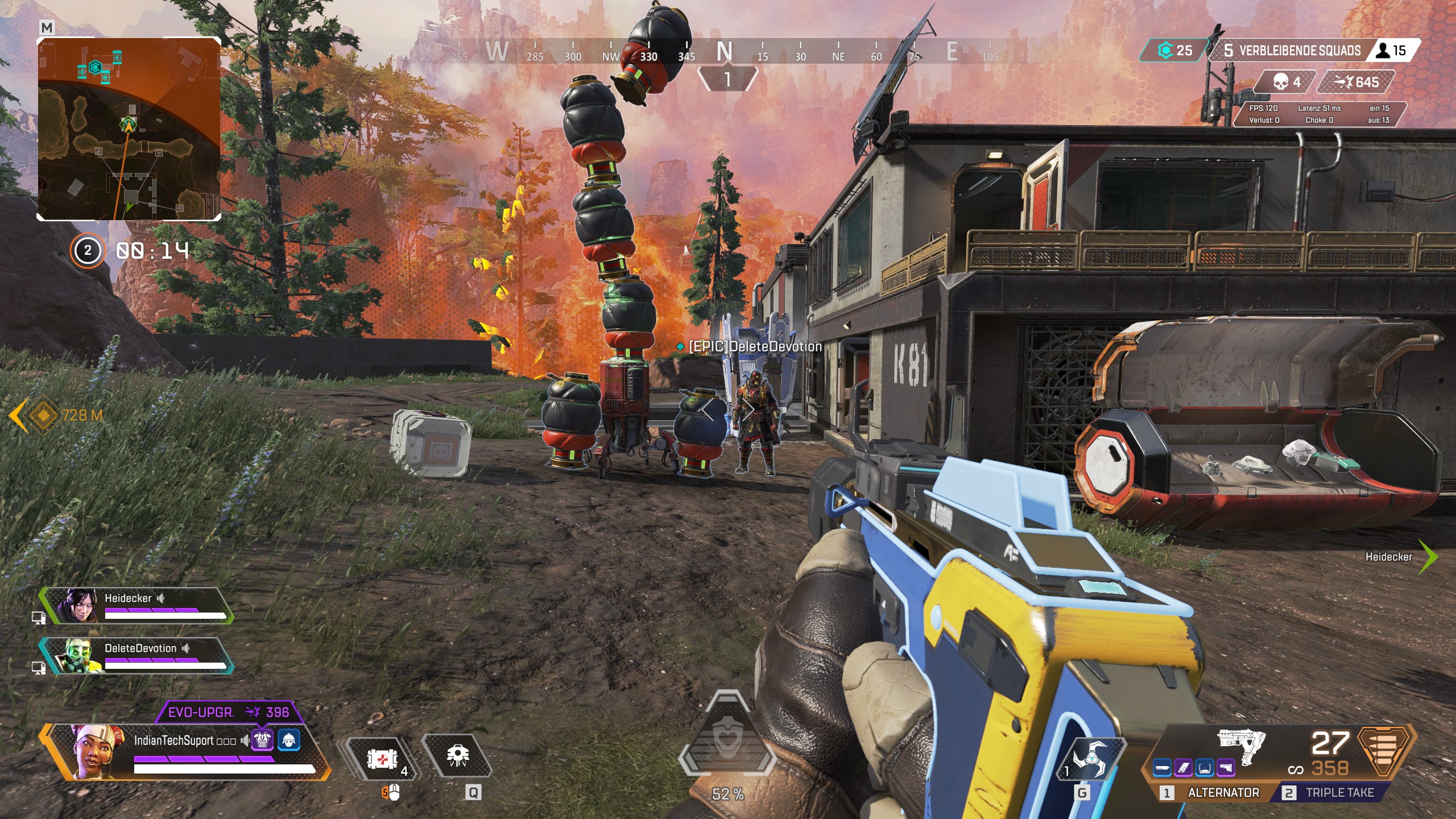The image size is (1456, 819).
Task: Click the EVO-UPGR. armor progress label
Action: pos(229,713)
